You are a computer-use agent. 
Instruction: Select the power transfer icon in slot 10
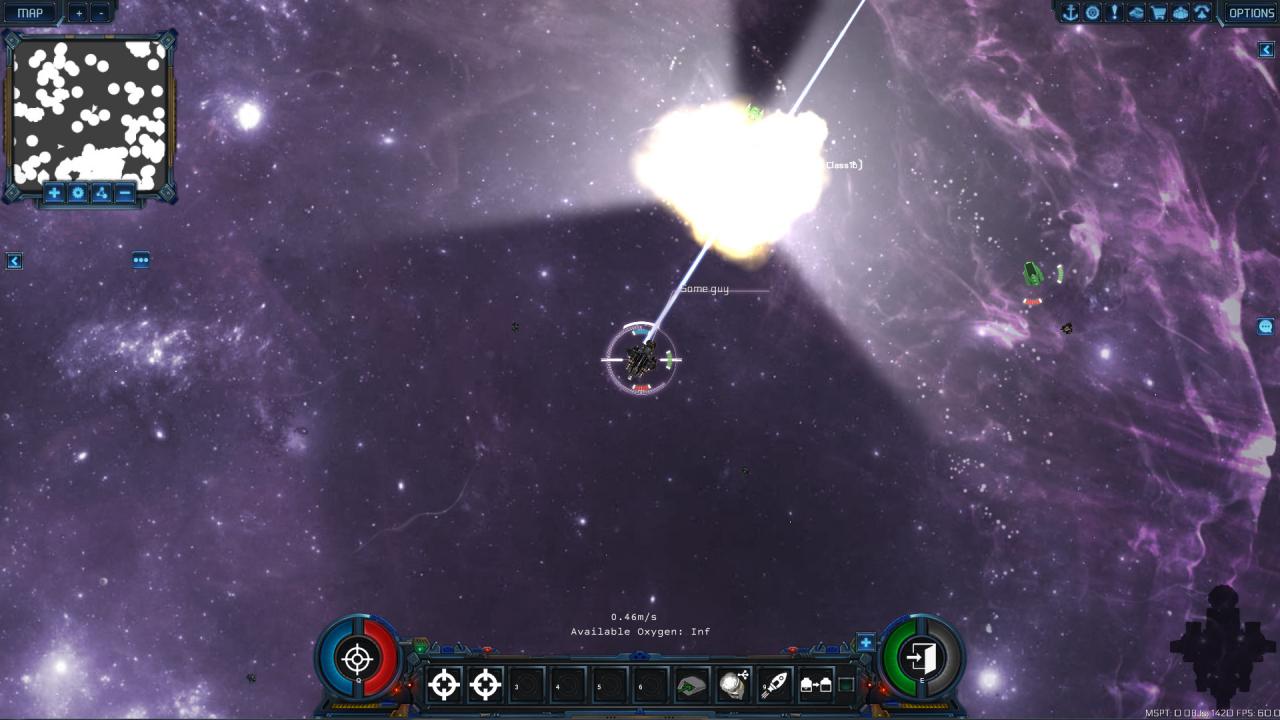[816, 686]
